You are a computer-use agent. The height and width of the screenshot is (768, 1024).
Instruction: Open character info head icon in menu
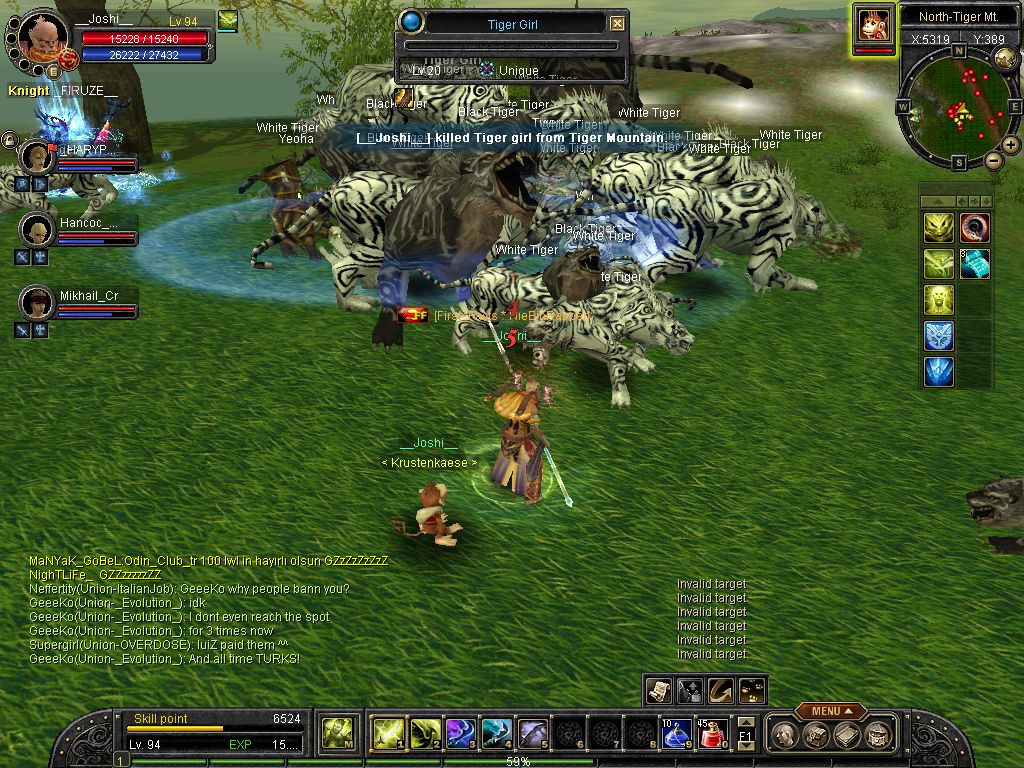[785, 736]
